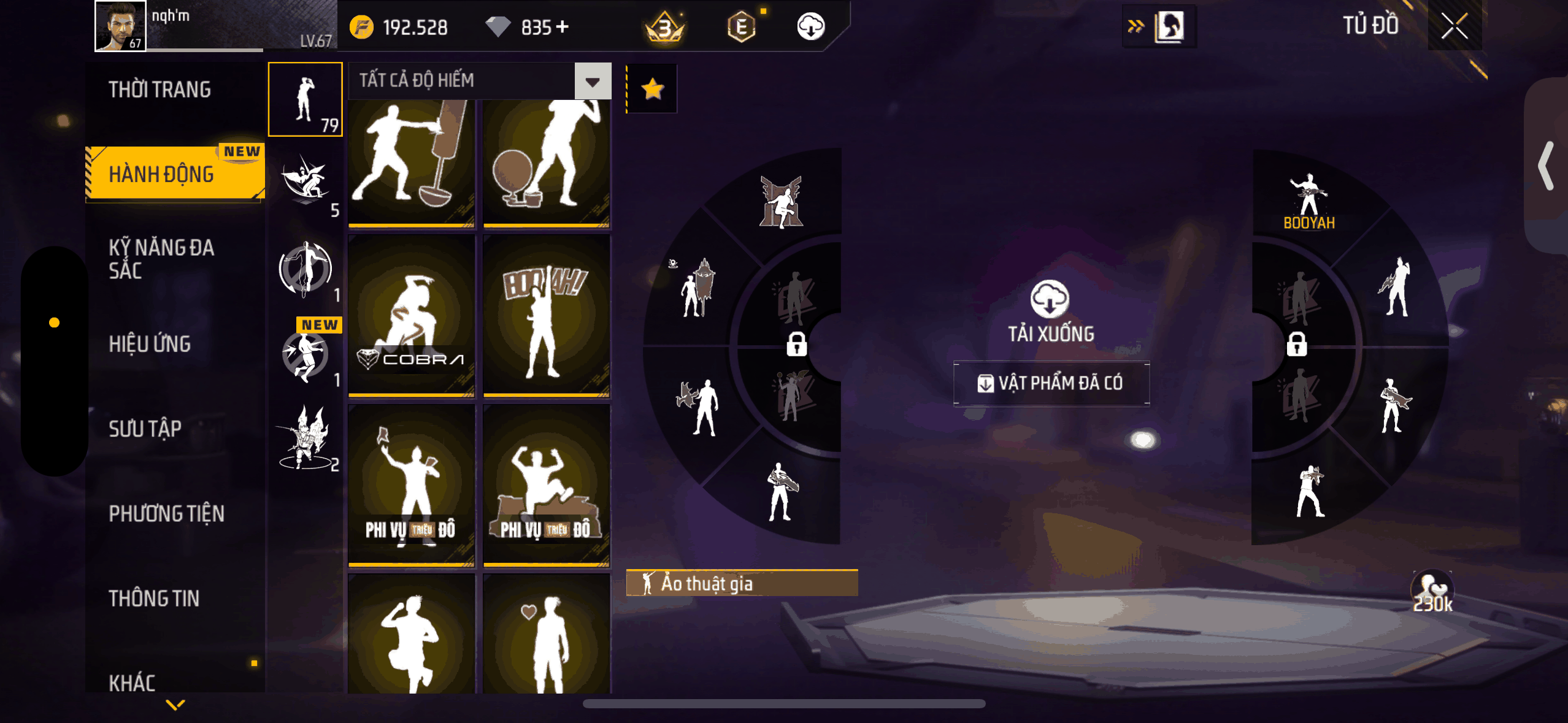Select the Hành Động category tab
This screenshot has width=1568, height=723.
tap(161, 174)
